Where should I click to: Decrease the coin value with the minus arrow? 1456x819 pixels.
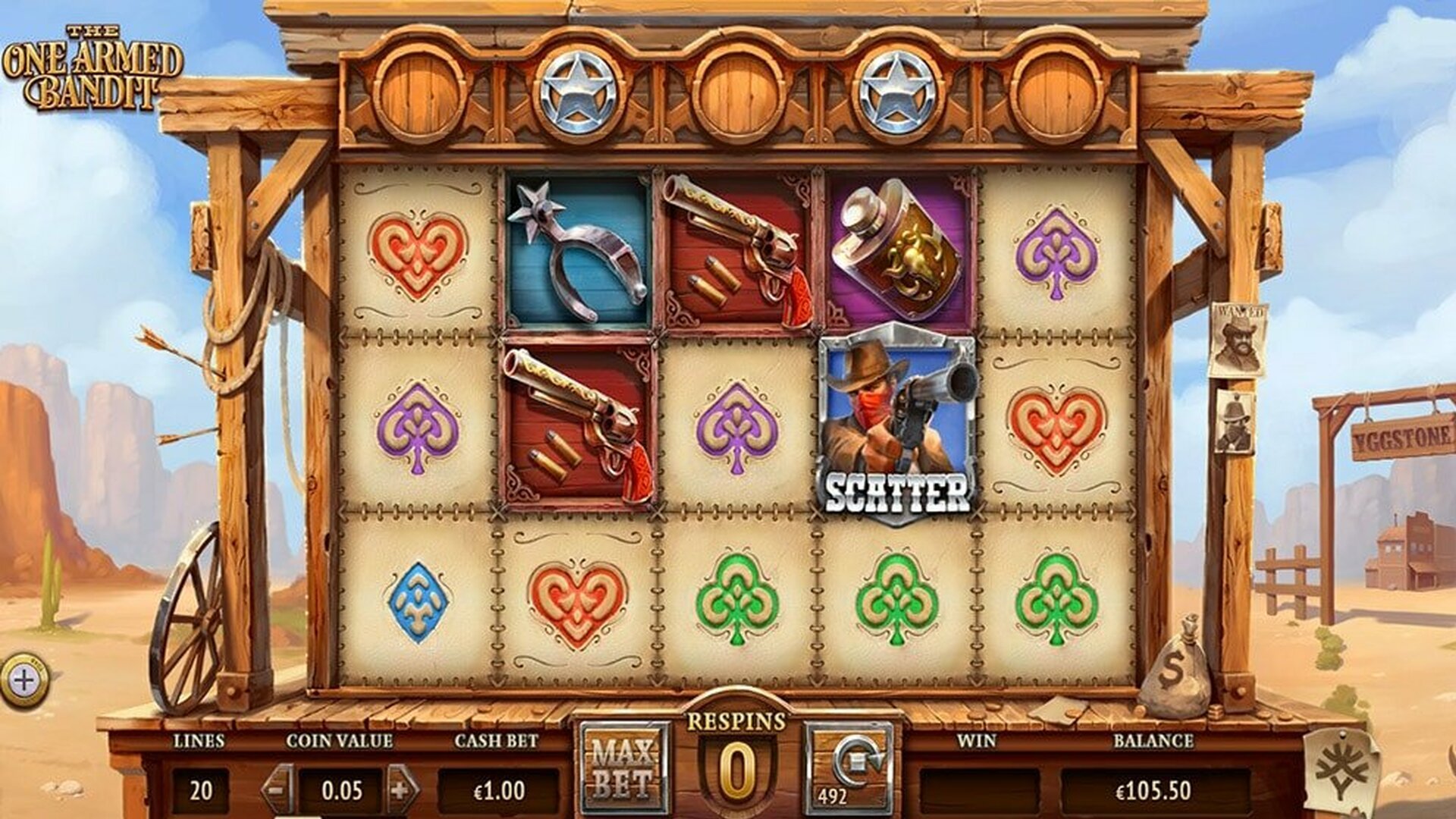pos(278,789)
